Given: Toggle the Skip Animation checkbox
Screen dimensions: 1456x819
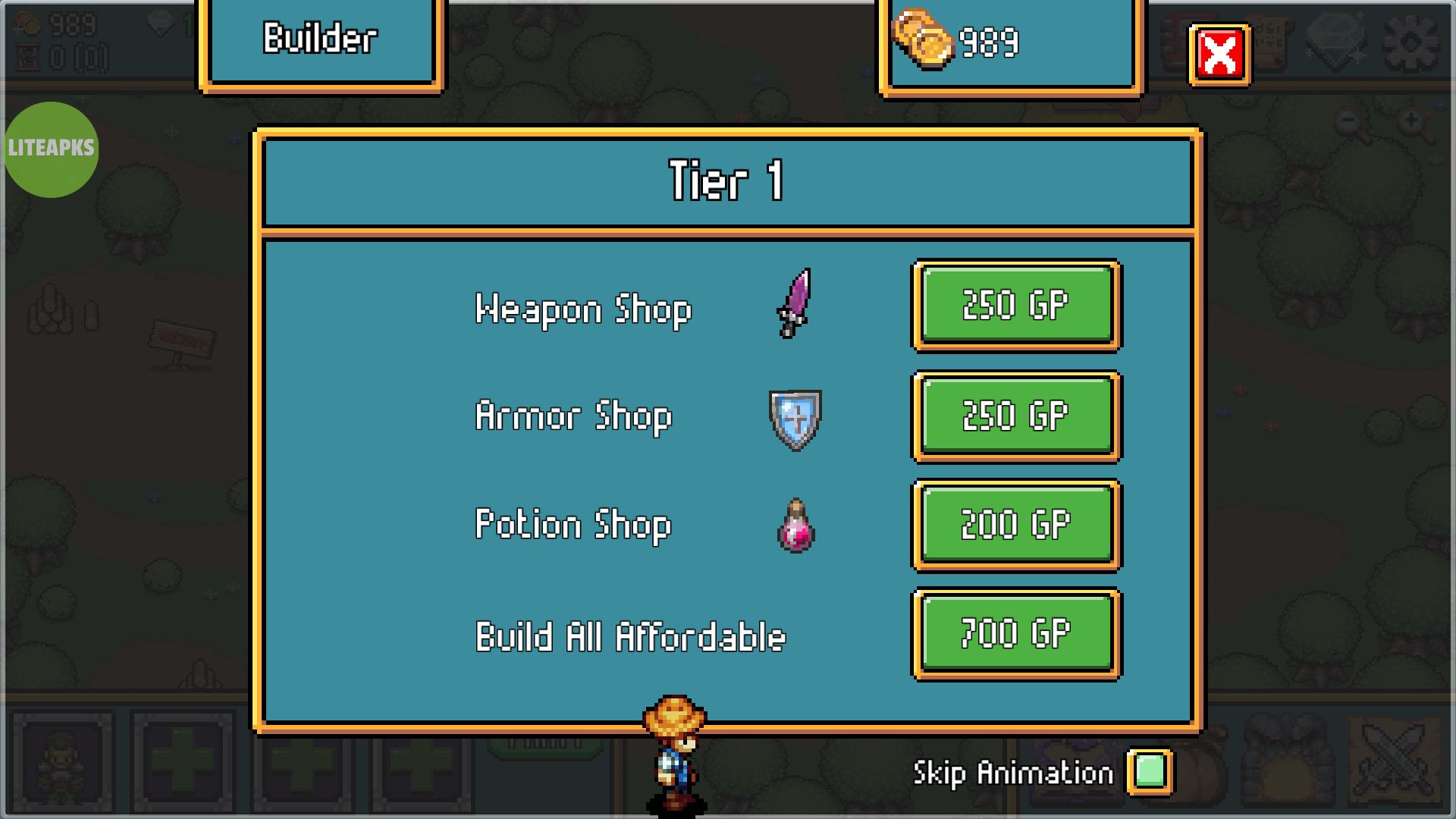Looking at the screenshot, I should pos(1150,772).
